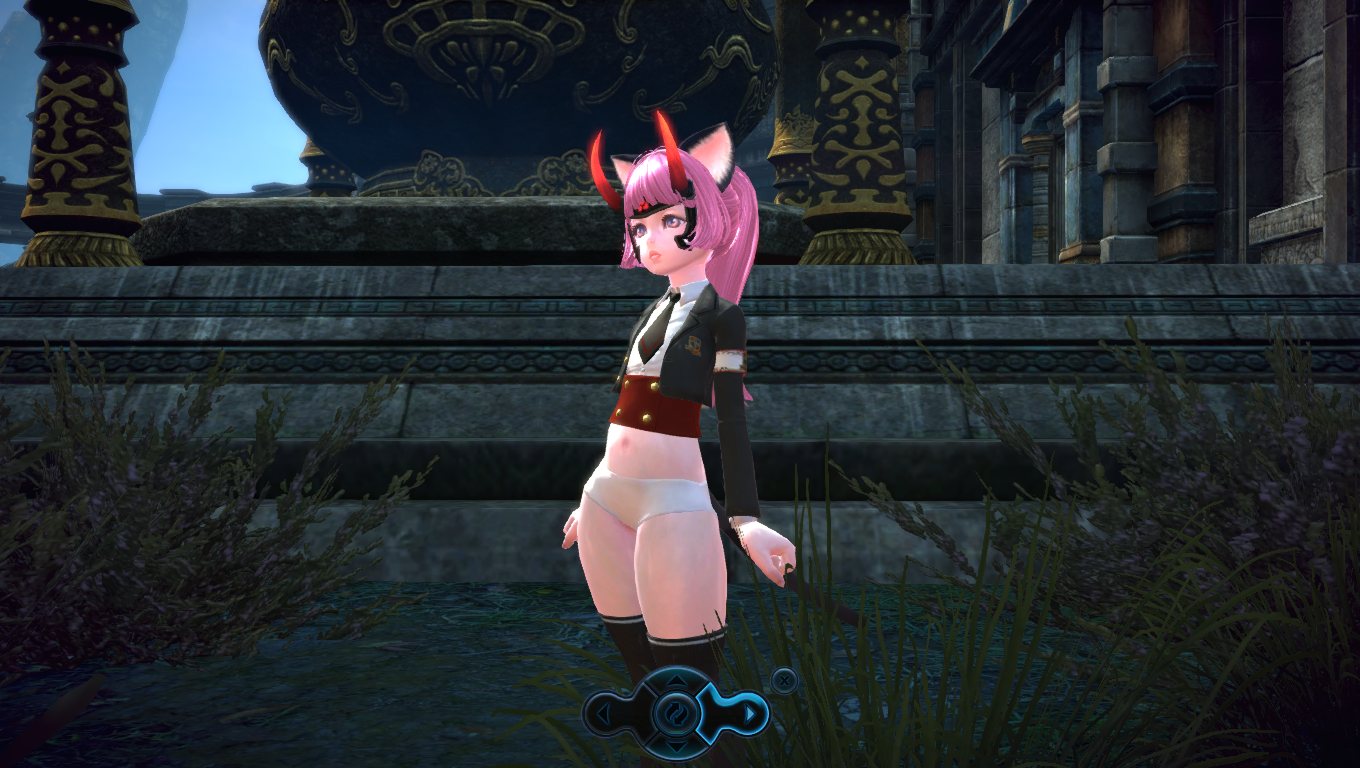The image size is (1360, 768).
Task: Close the camera control with the X button
Action: pyautogui.click(x=785, y=681)
